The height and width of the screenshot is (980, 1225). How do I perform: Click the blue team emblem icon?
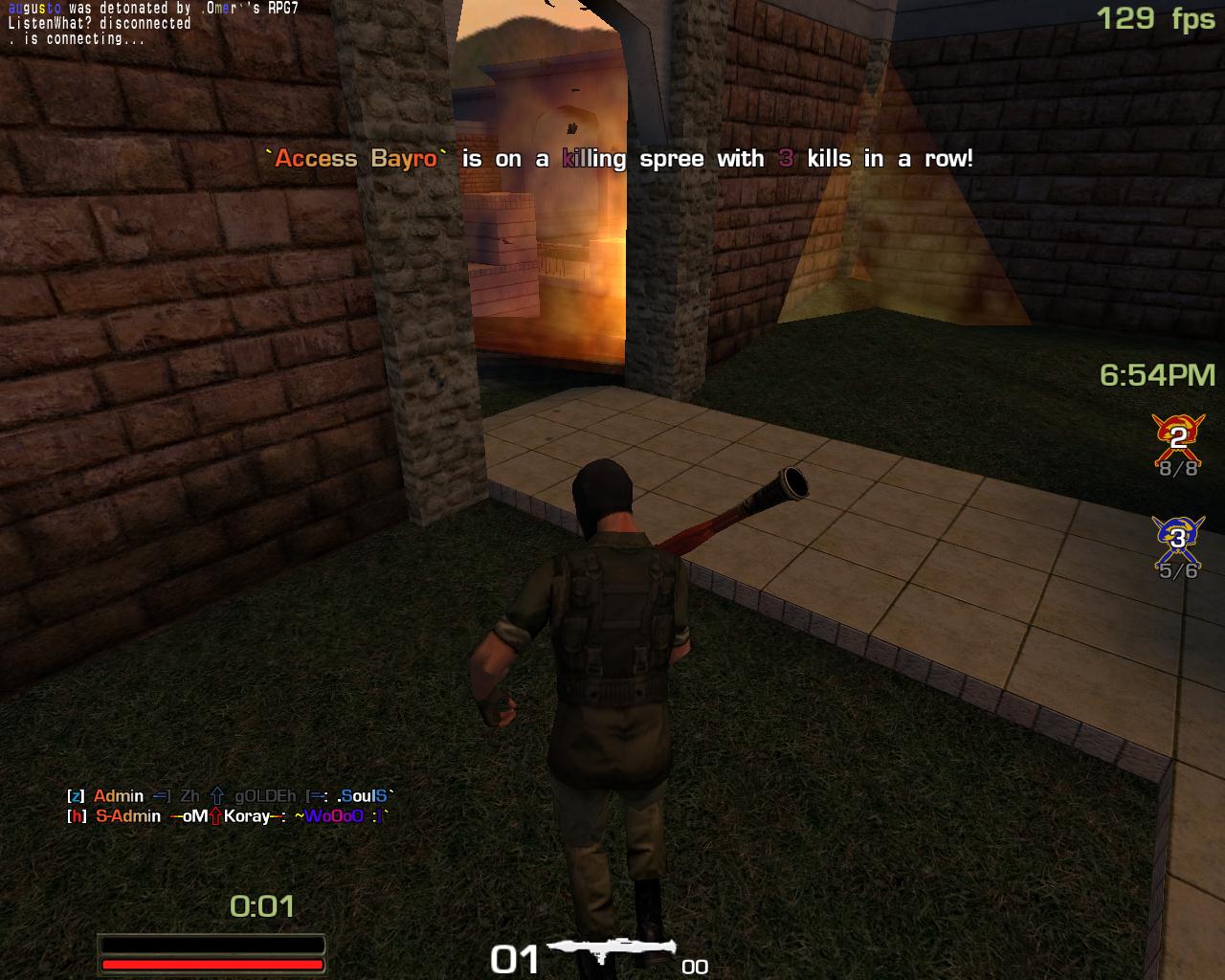pyautogui.click(x=1178, y=539)
